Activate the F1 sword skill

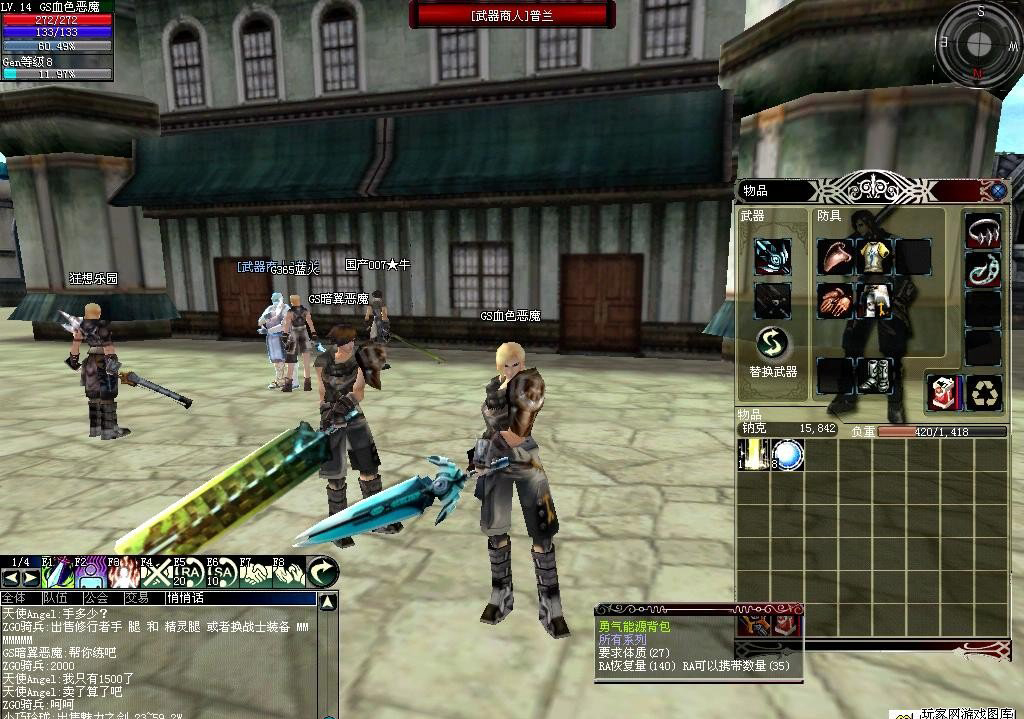tap(55, 573)
